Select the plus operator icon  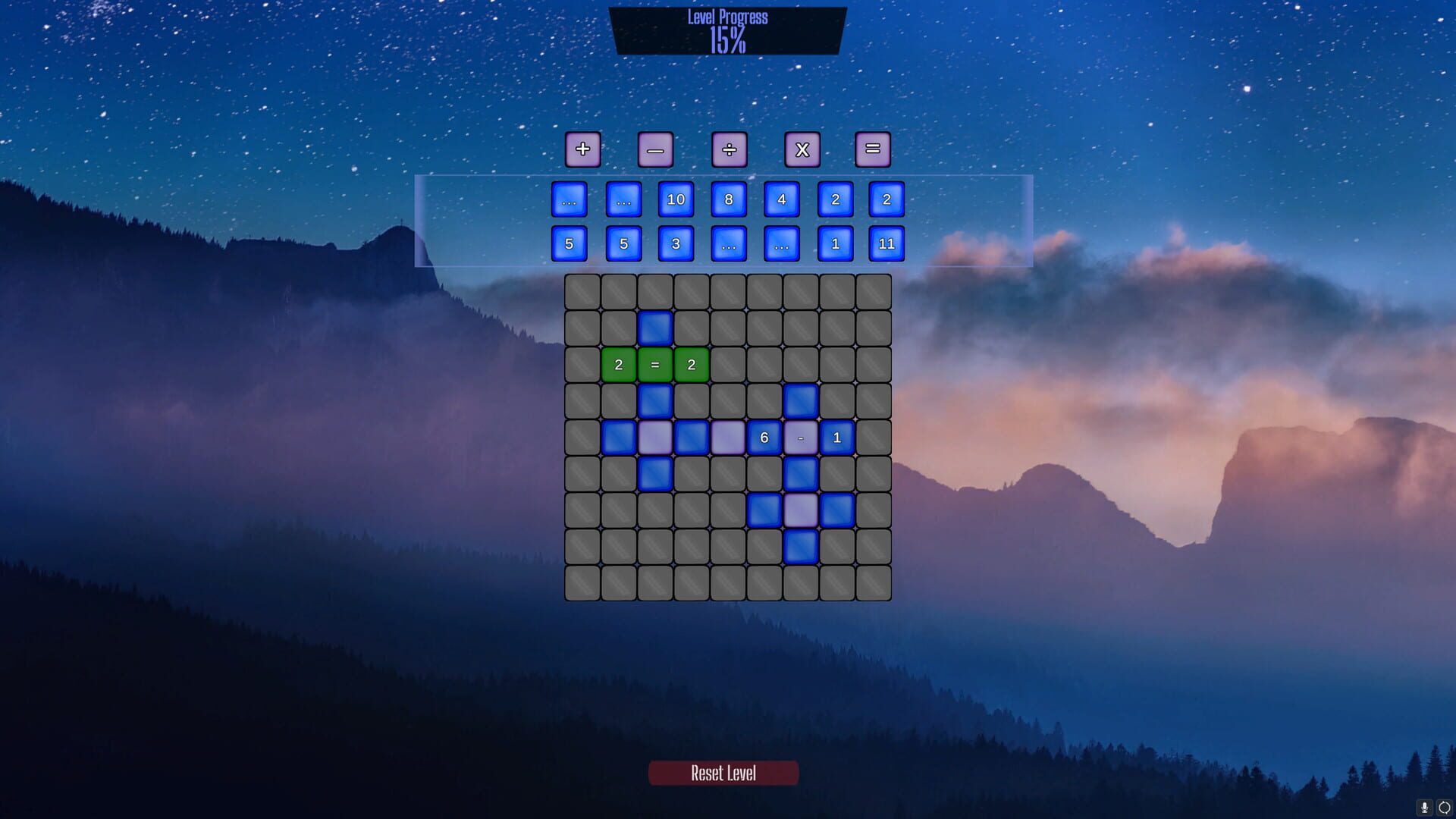(x=582, y=149)
